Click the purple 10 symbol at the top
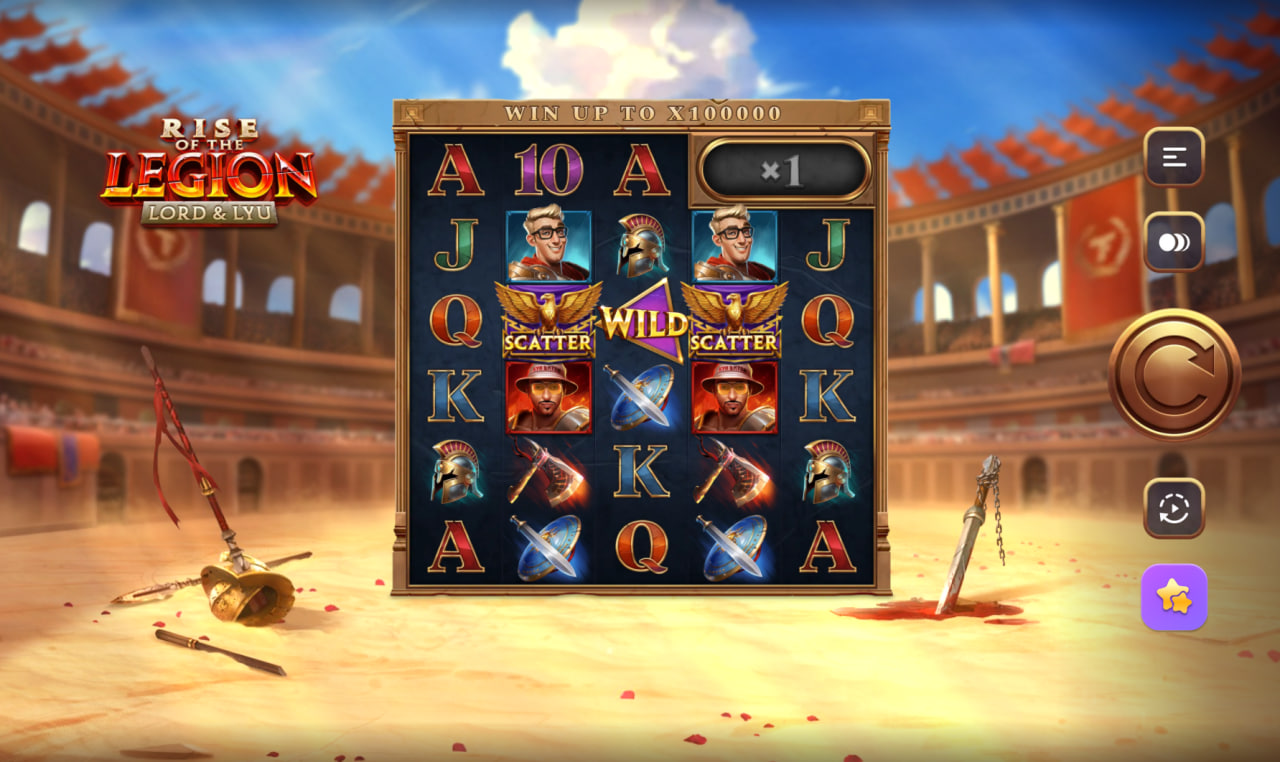Viewport: 1280px width, 762px height. coord(547,169)
